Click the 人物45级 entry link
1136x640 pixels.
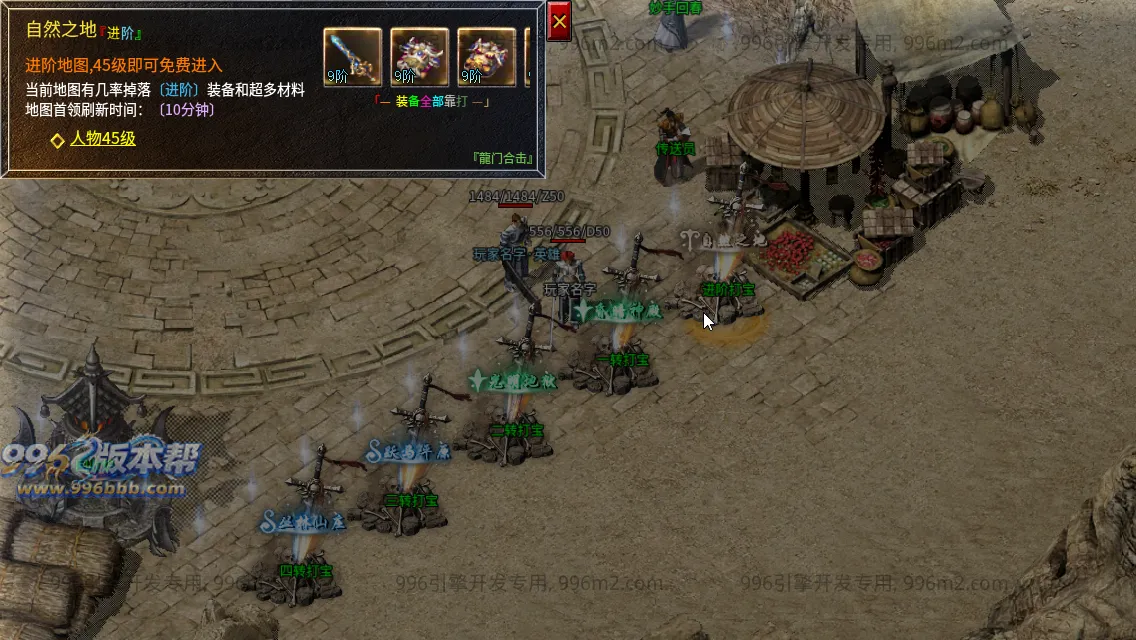102,139
